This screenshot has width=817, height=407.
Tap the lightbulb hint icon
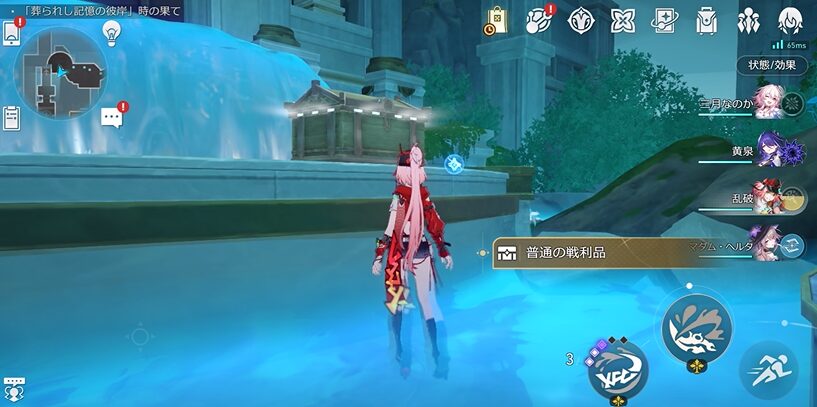pos(112,33)
